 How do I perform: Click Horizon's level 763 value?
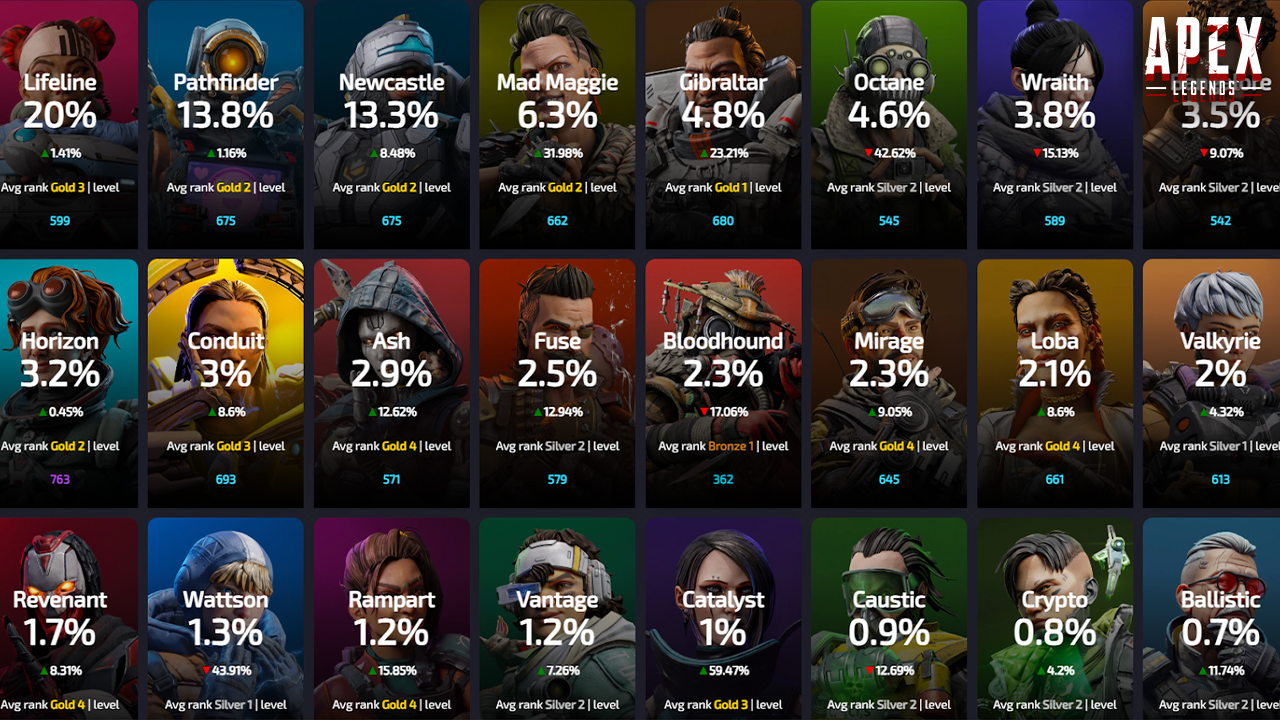(x=59, y=479)
